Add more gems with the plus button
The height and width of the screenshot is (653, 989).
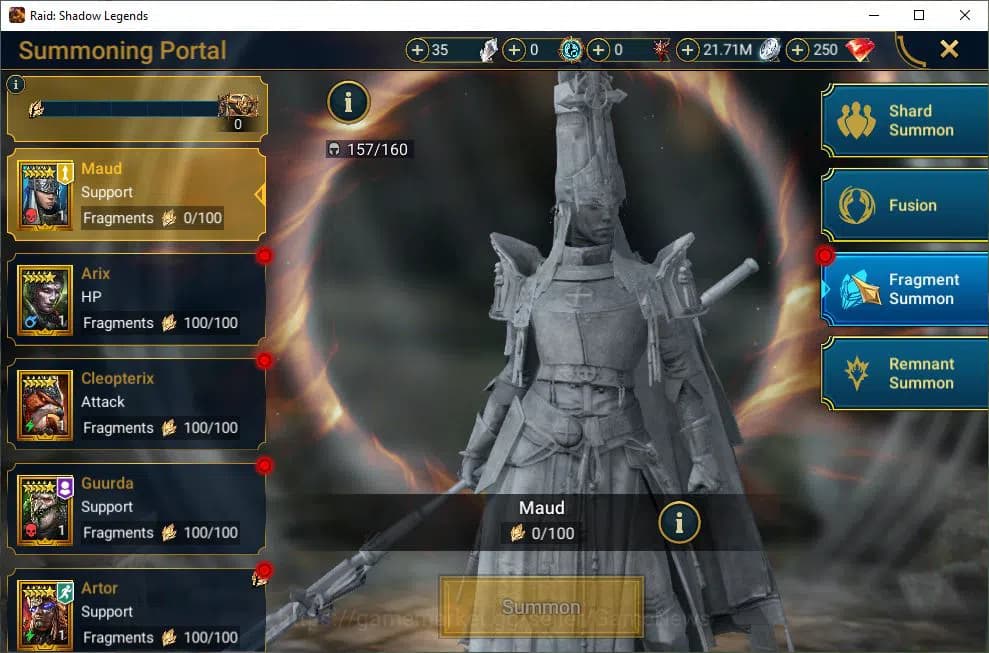click(798, 50)
